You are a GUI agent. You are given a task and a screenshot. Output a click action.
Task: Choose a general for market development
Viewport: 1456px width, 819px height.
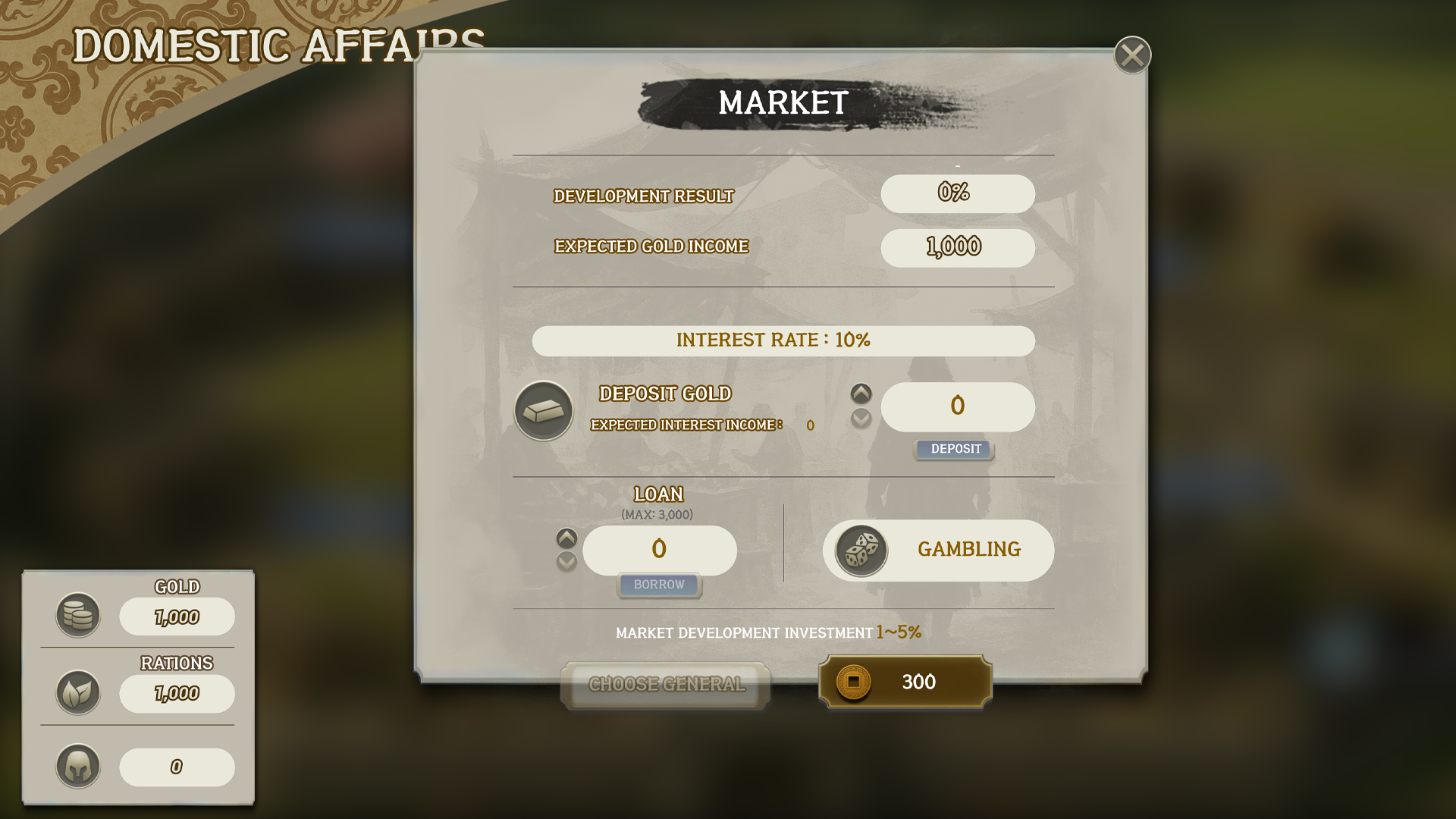tap(666, 684)
